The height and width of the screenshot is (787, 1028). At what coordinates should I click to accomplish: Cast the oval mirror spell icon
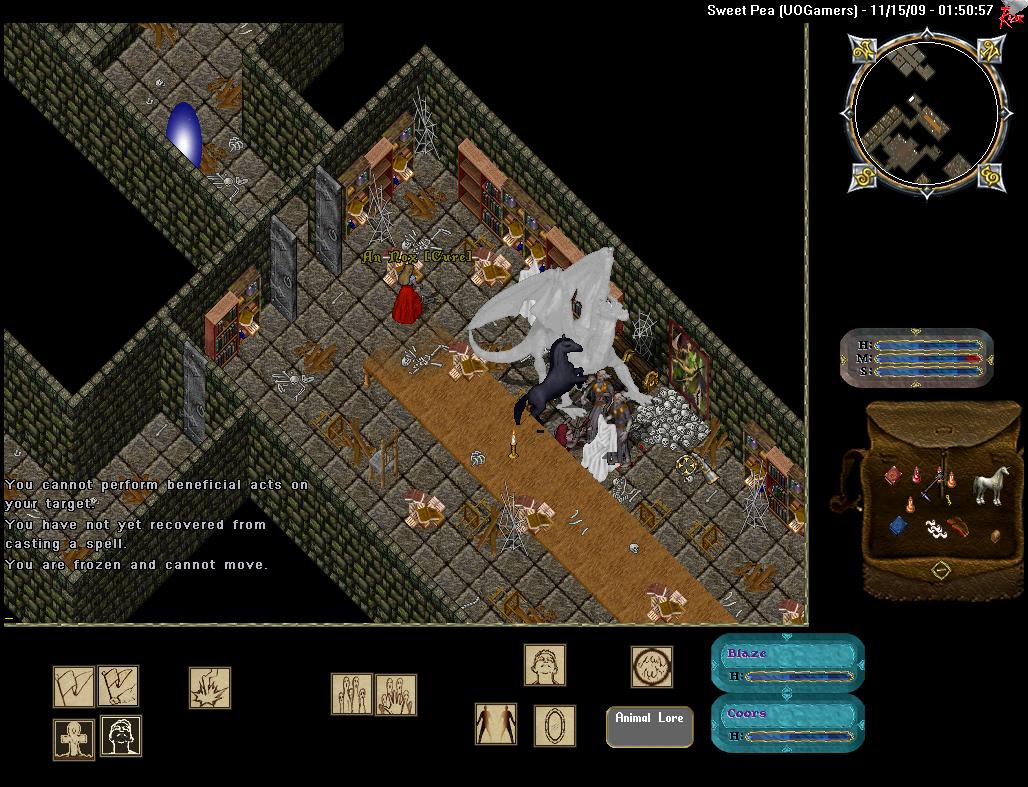pyautogui.click(x=554, y=725)
